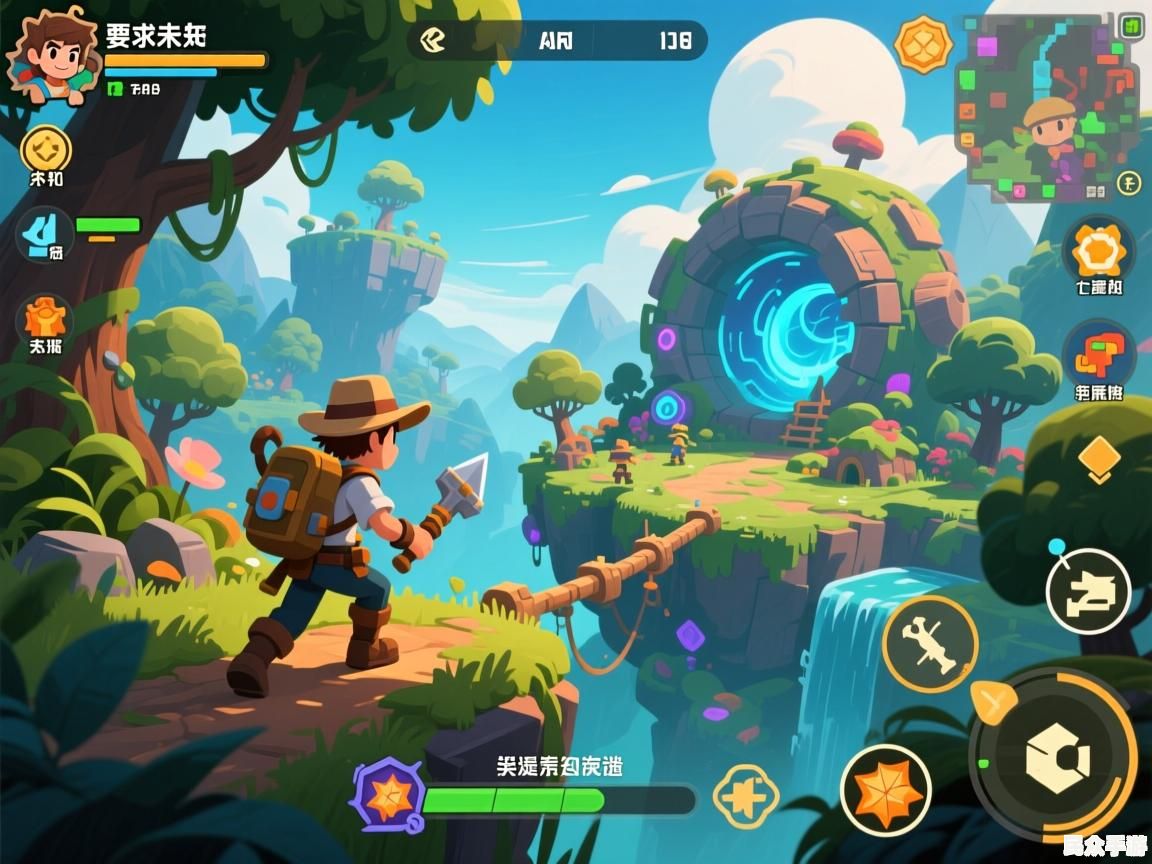Screen dimensions: 1152x864
Task: Tap the yellow cross-shaped outline button
Action: tap(746, 797)
